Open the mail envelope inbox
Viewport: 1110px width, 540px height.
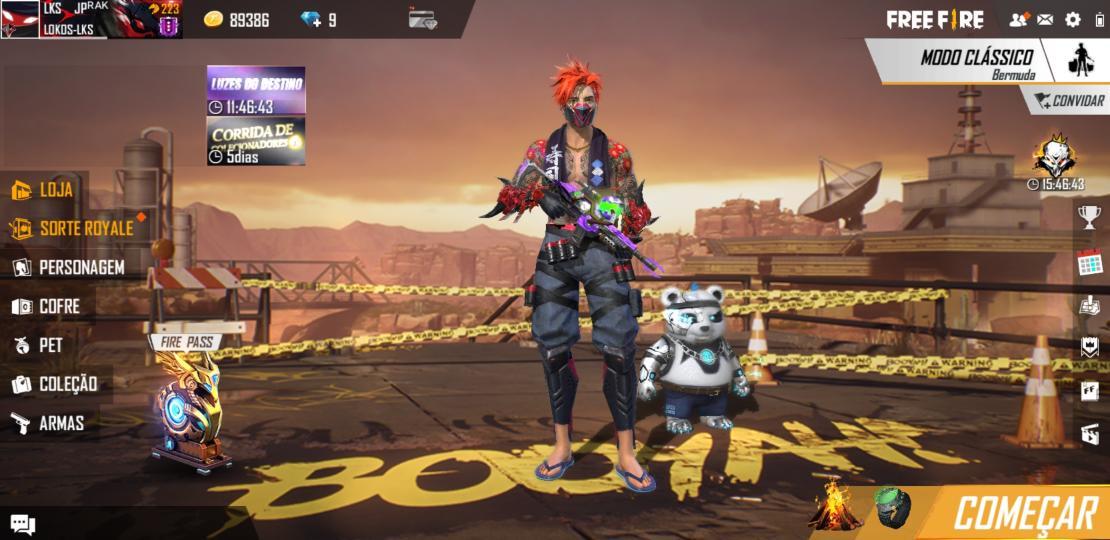[x=1045, y=19]
